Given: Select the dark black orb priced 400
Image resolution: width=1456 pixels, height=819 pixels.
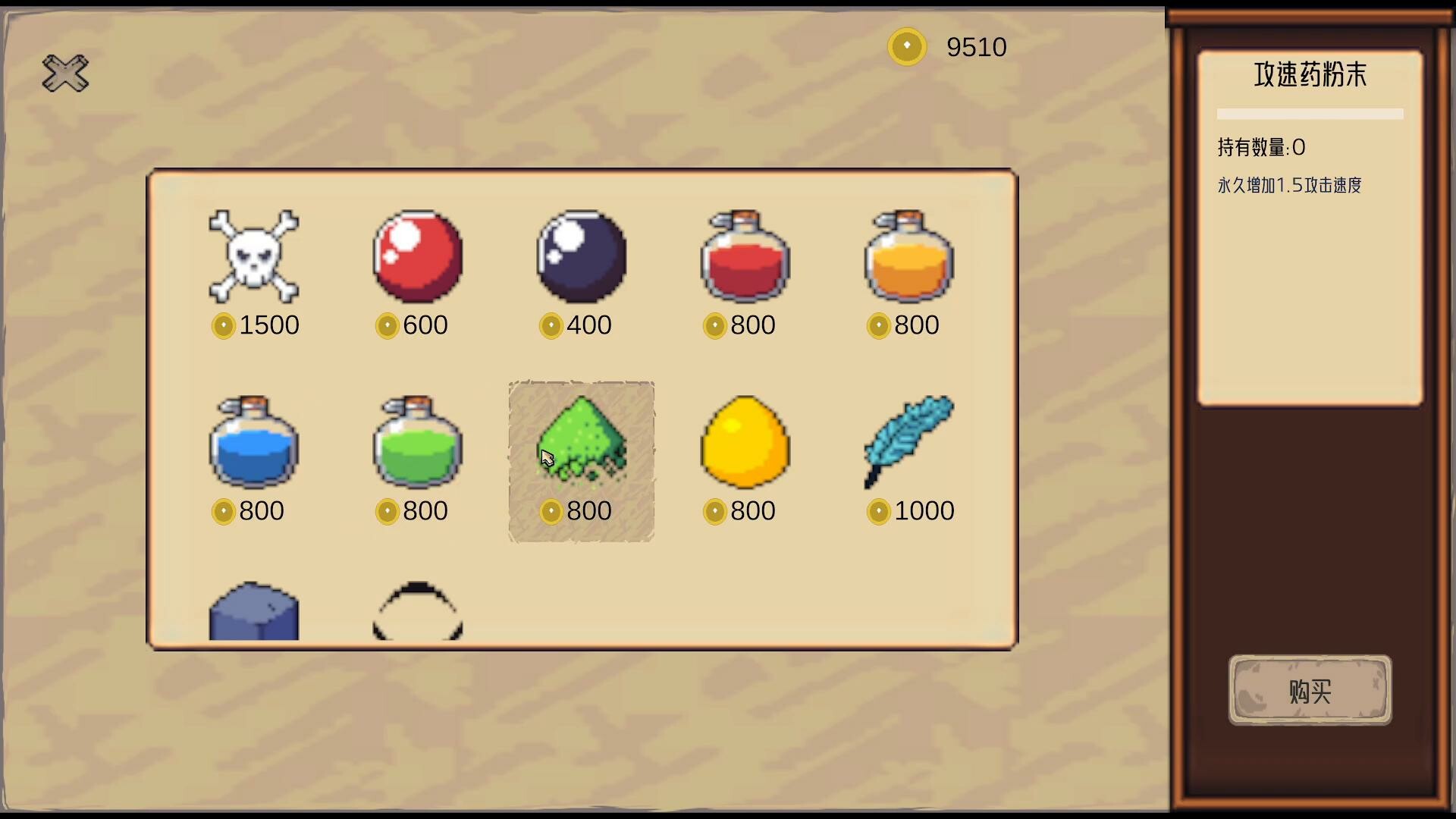Looking at the screenshot, I should [580, 258].
